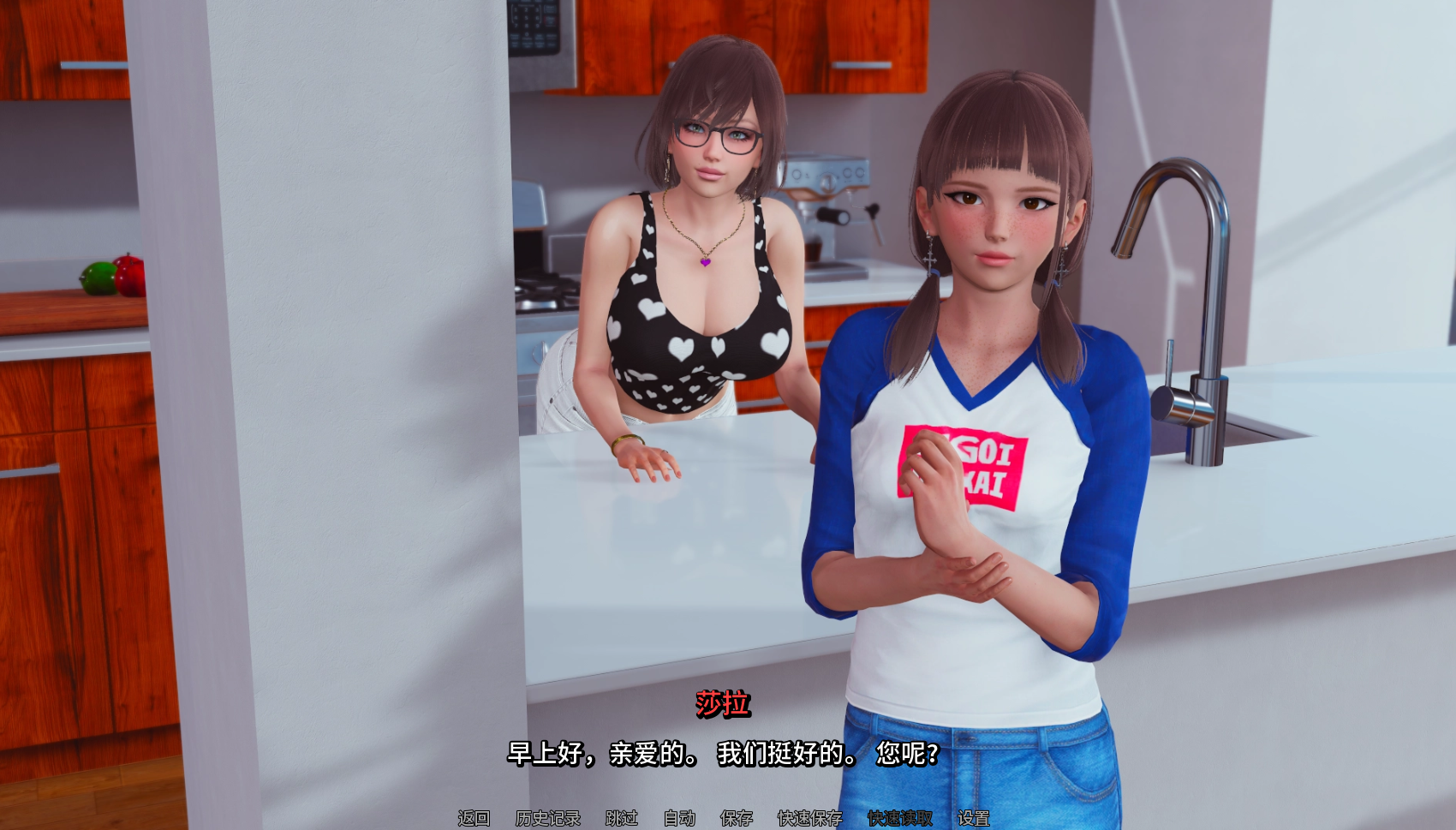
Task: Select 快速读取 (Quick Load)
Action: tap(900, 818)
